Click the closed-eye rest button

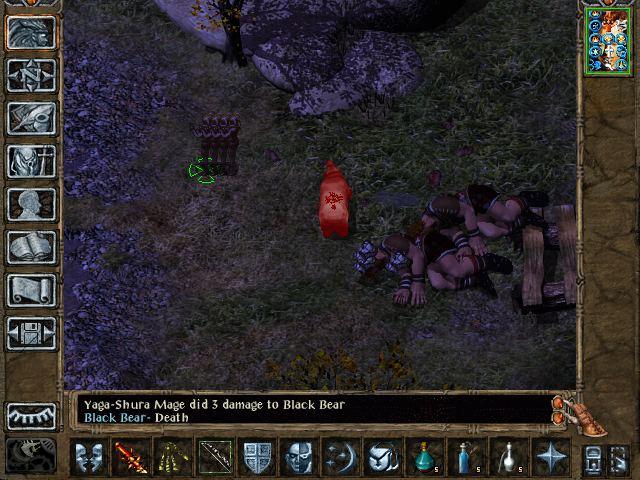point(32,416)
